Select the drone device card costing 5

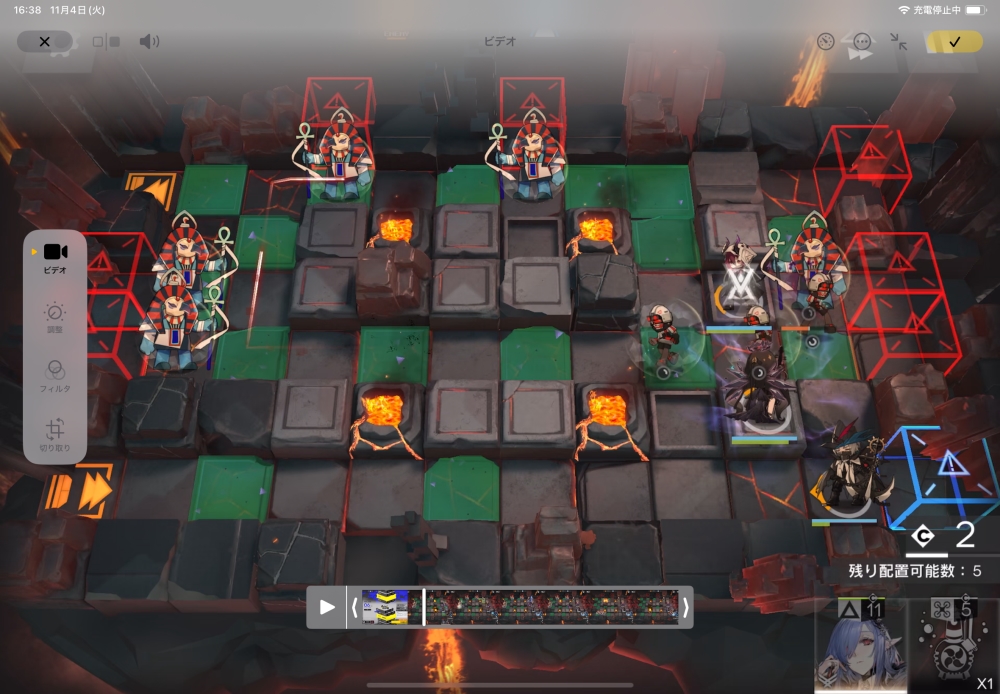953,645
